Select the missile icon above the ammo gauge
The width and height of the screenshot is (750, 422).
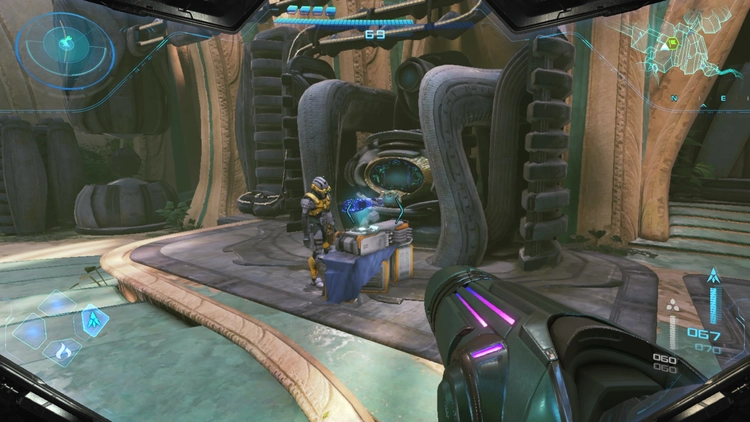tap(713, 275)
